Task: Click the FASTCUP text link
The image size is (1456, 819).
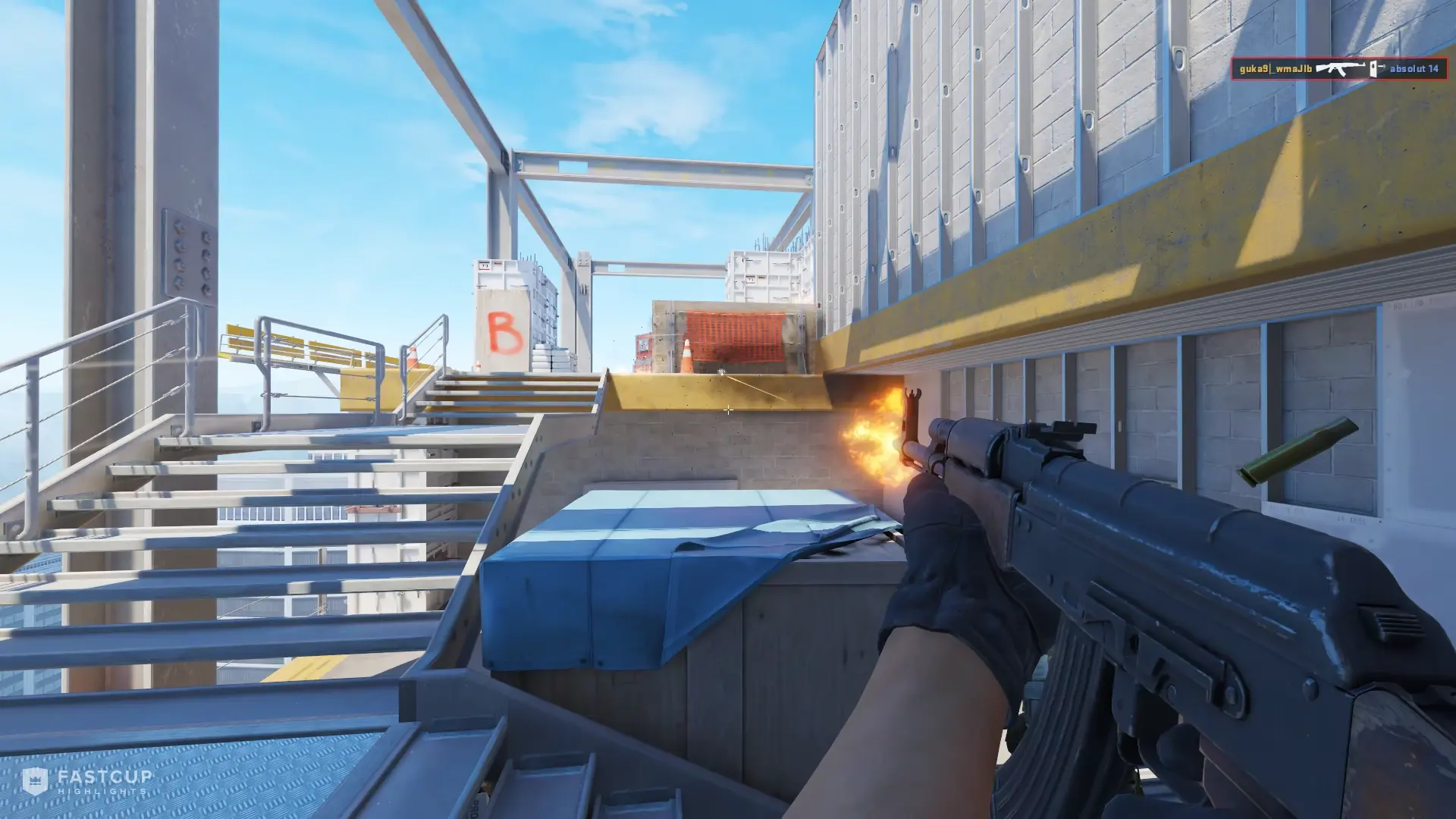Action: [104, 778]
